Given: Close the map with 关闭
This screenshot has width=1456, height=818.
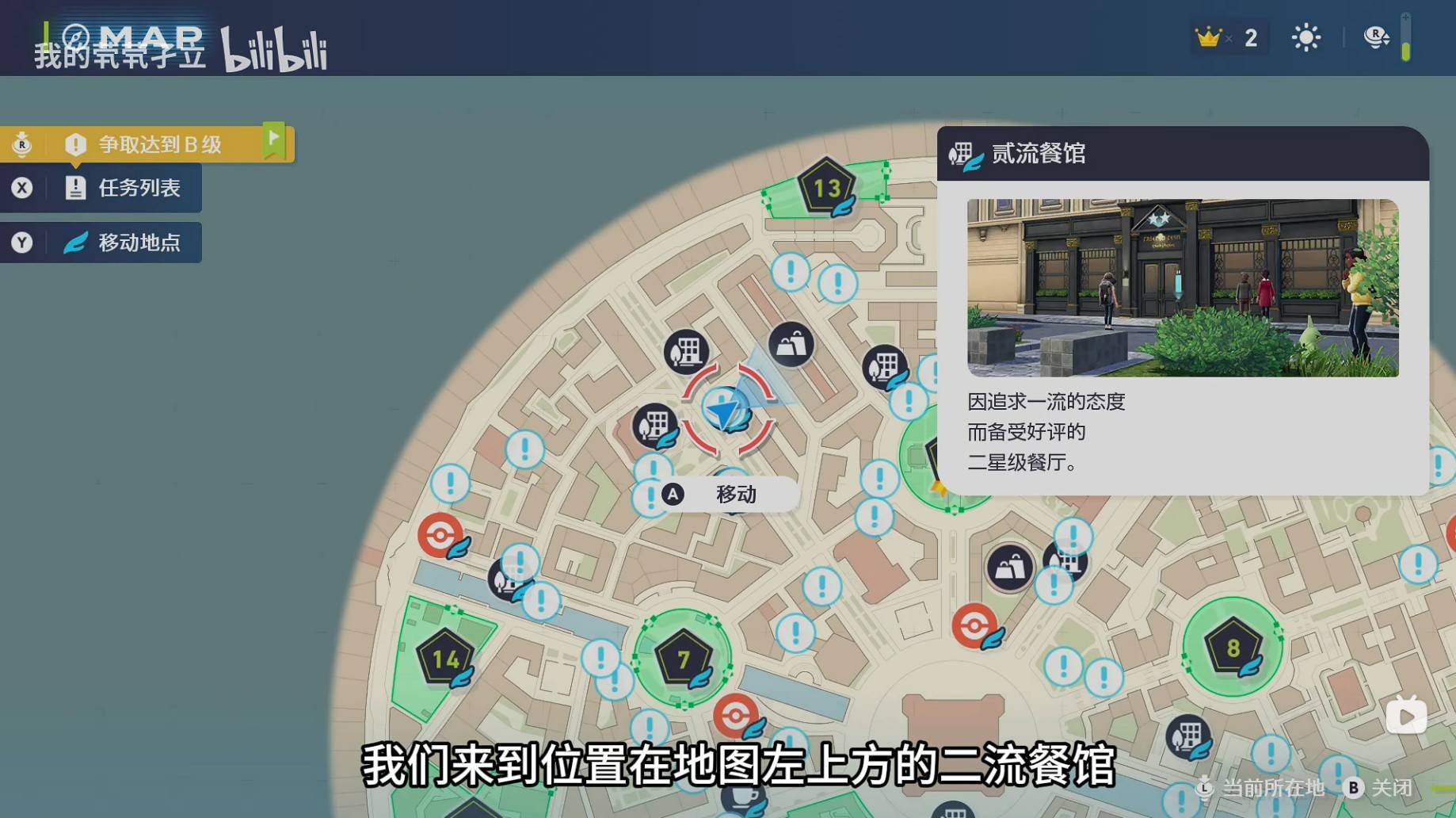Looking at the screenshot, I should [x=1382, y=788].
